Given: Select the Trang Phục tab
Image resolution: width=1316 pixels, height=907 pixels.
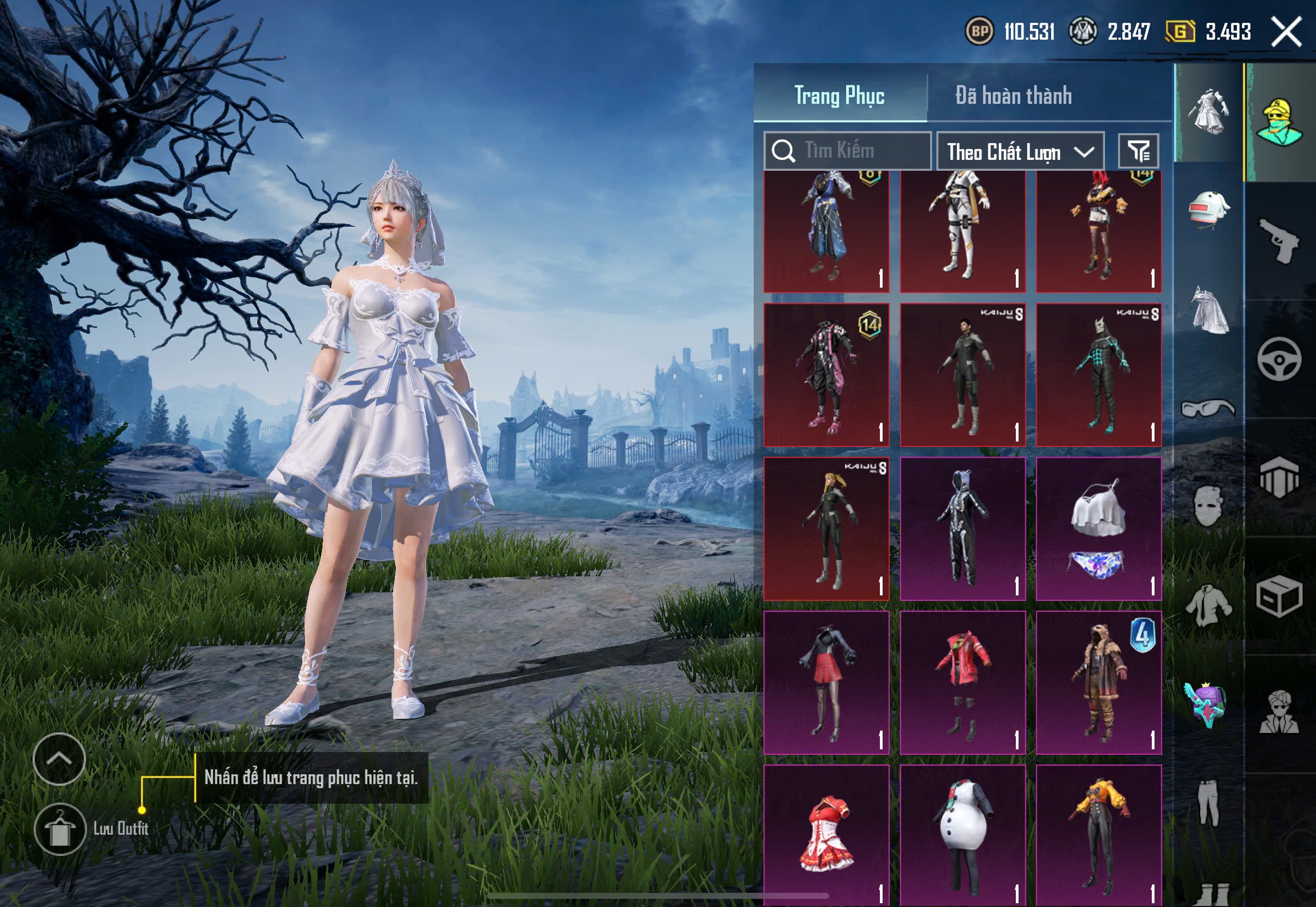Looking at the screenshot, I should [x=839, y=96].
